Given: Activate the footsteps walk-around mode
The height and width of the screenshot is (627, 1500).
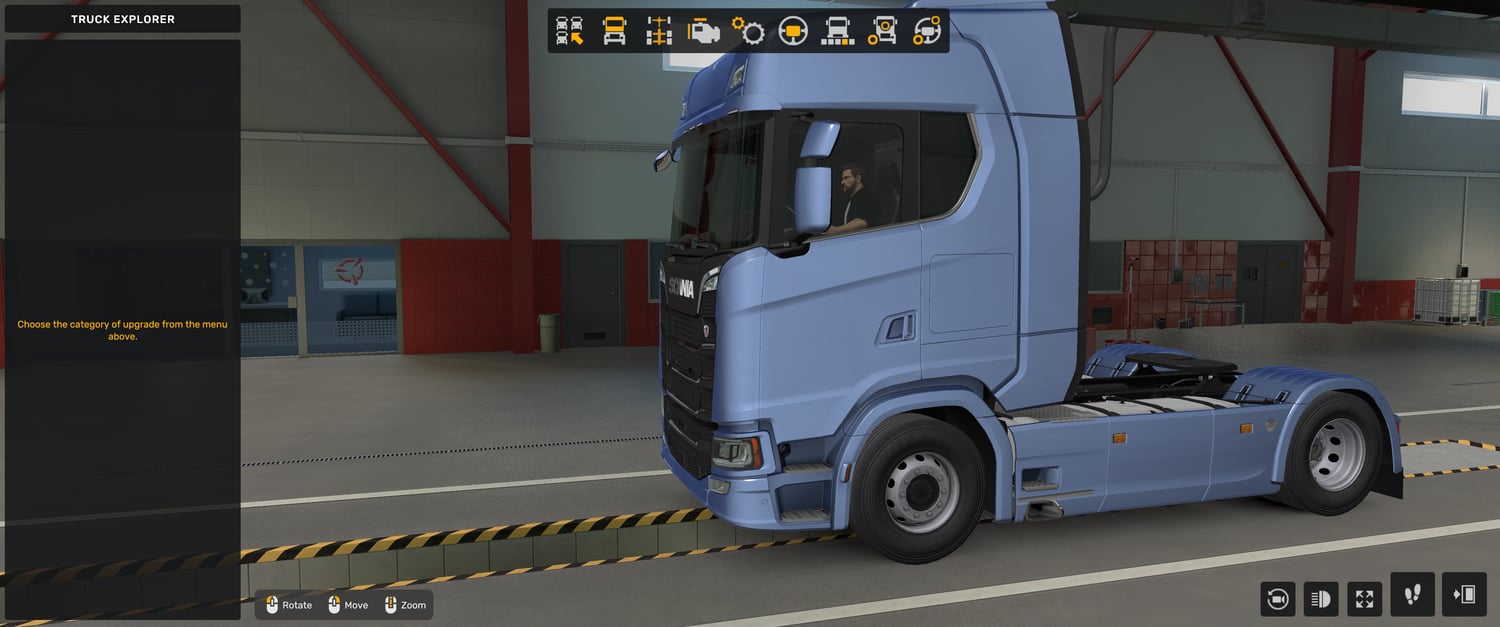Looking at the screenshot, I should tap(1412, 595).
